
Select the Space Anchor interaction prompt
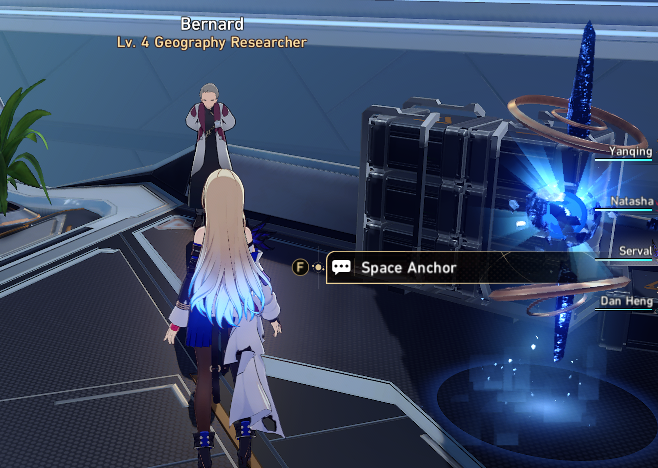tap(407, 267)
